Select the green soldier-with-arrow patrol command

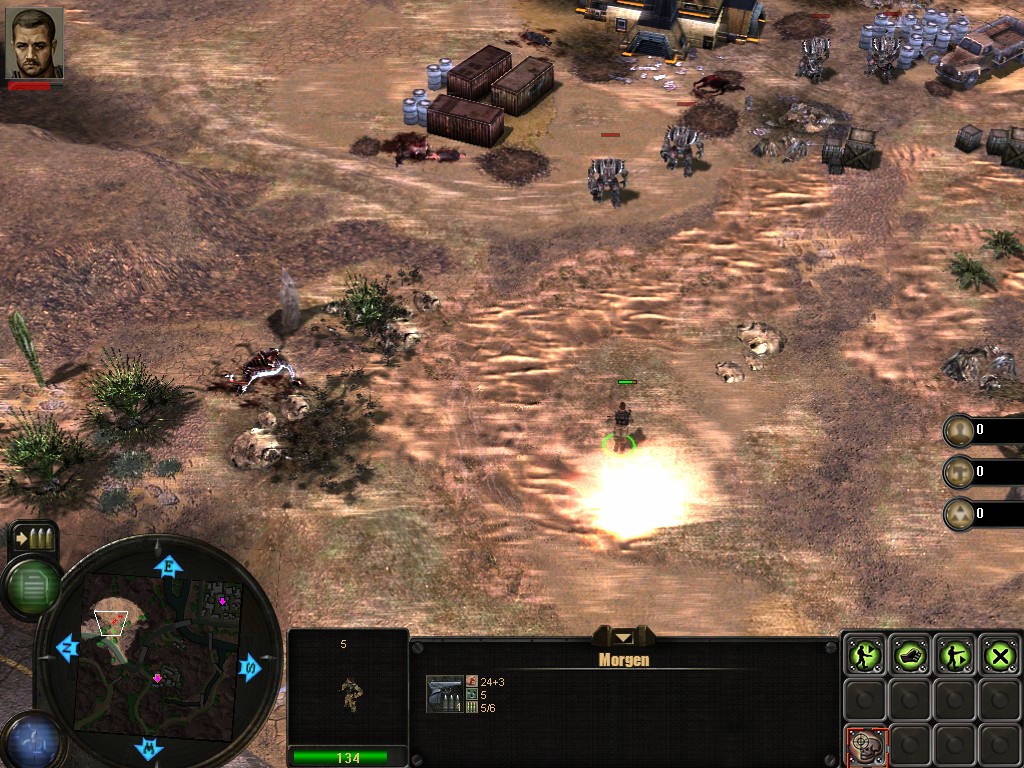click(x=955, y=655)
